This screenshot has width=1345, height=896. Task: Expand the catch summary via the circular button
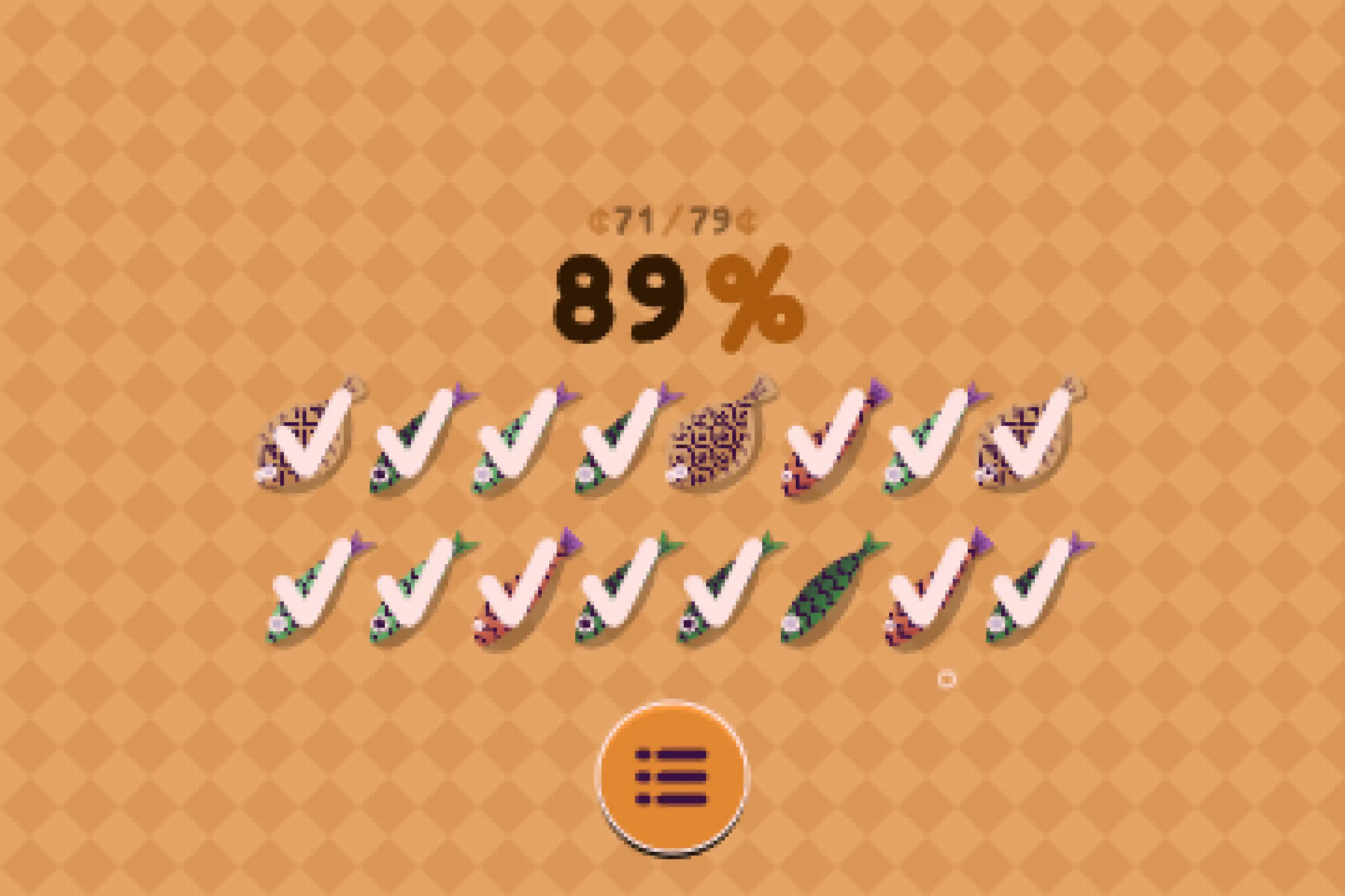coord(671,775)
